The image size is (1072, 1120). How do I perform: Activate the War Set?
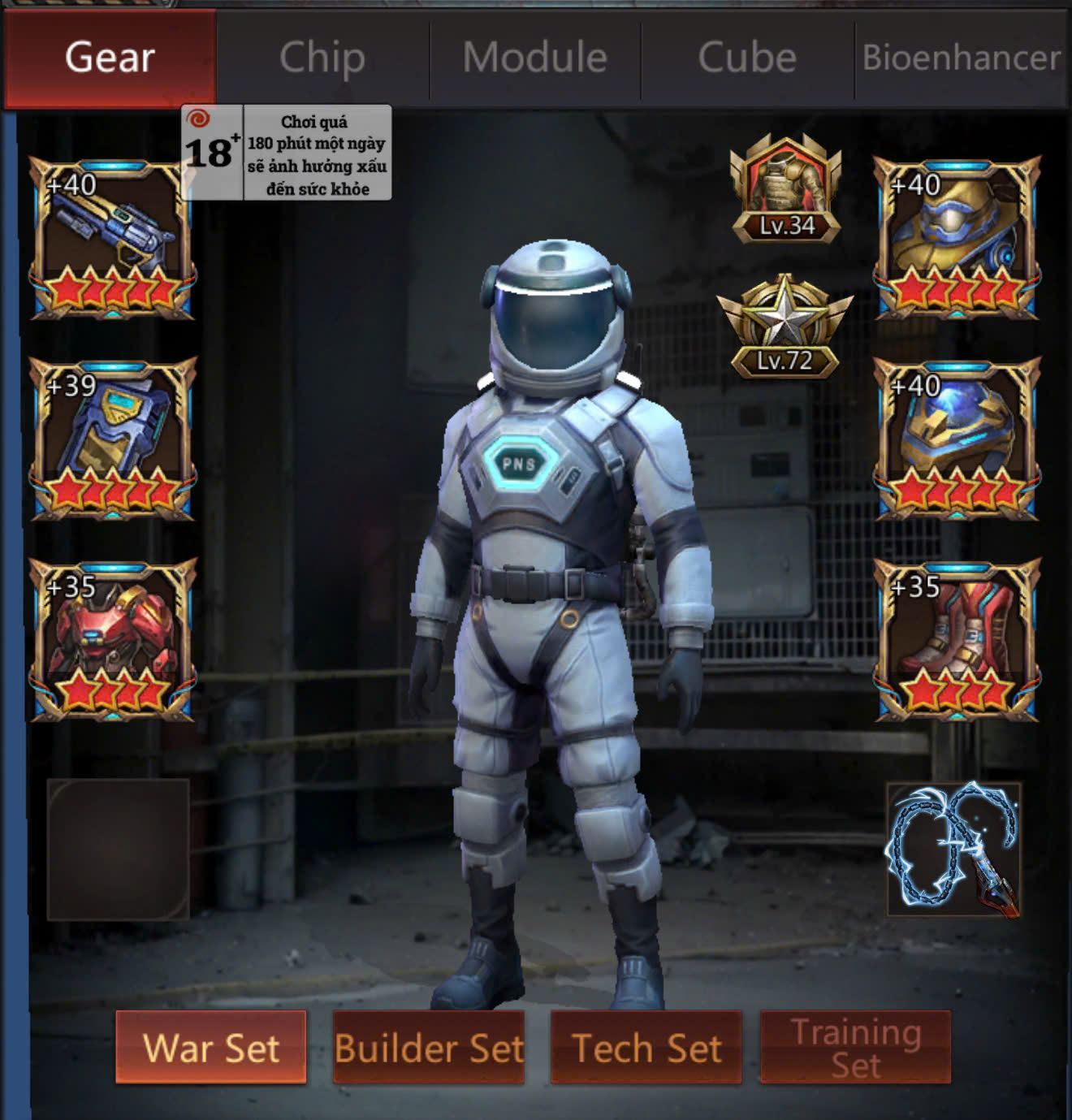211,1048
